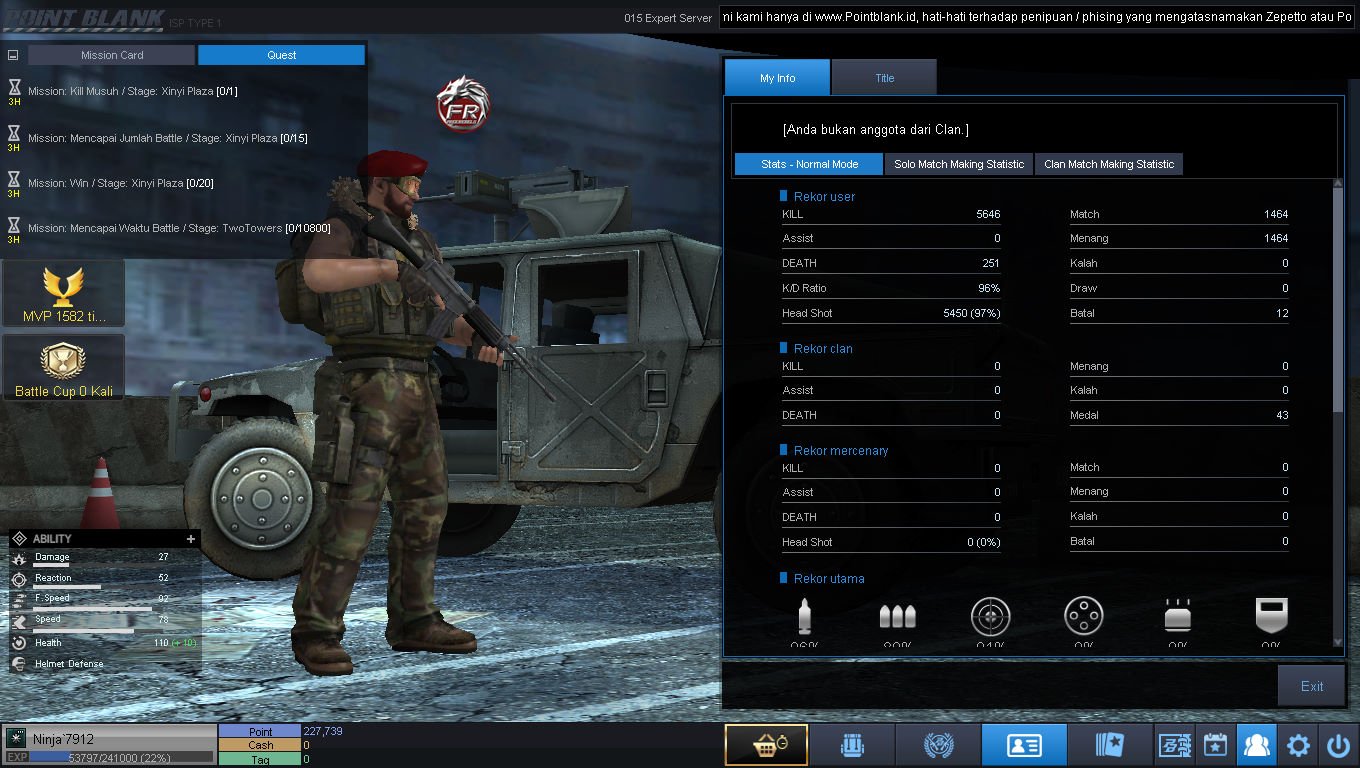Switch to the Mission Card tab

click(x=111, y=55)
